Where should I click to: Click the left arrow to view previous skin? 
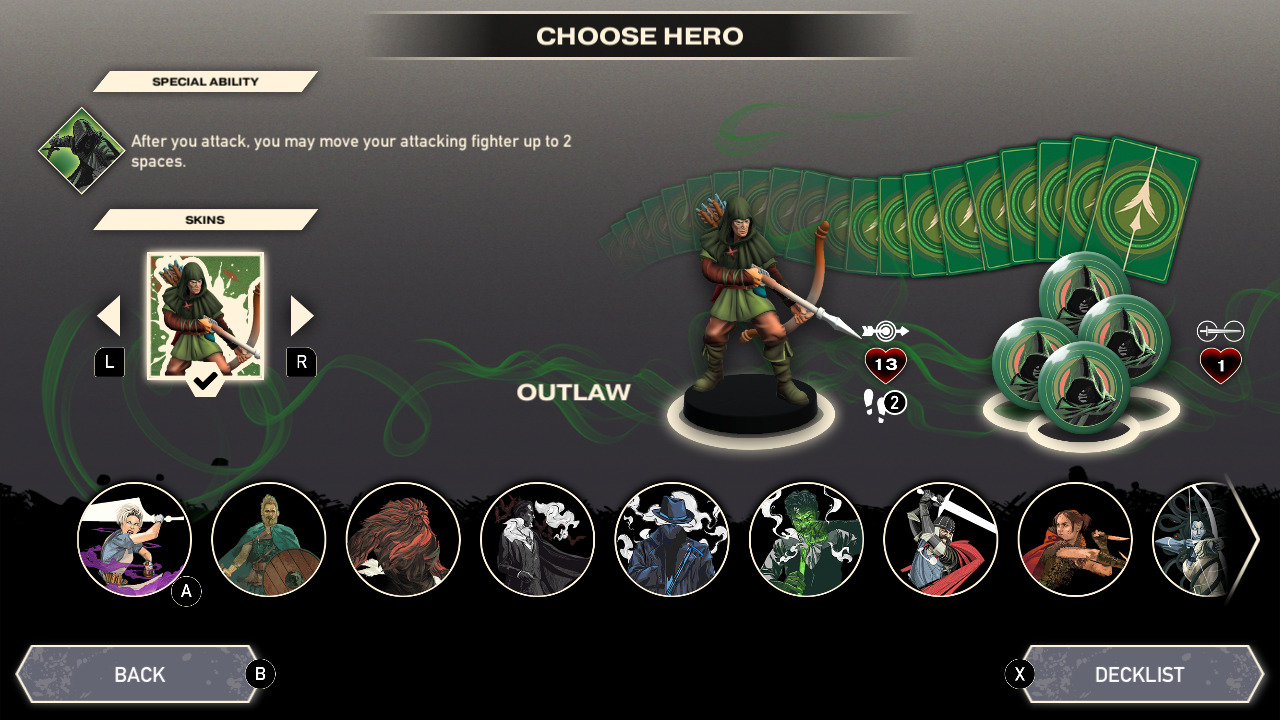click(x=110, y=315)
